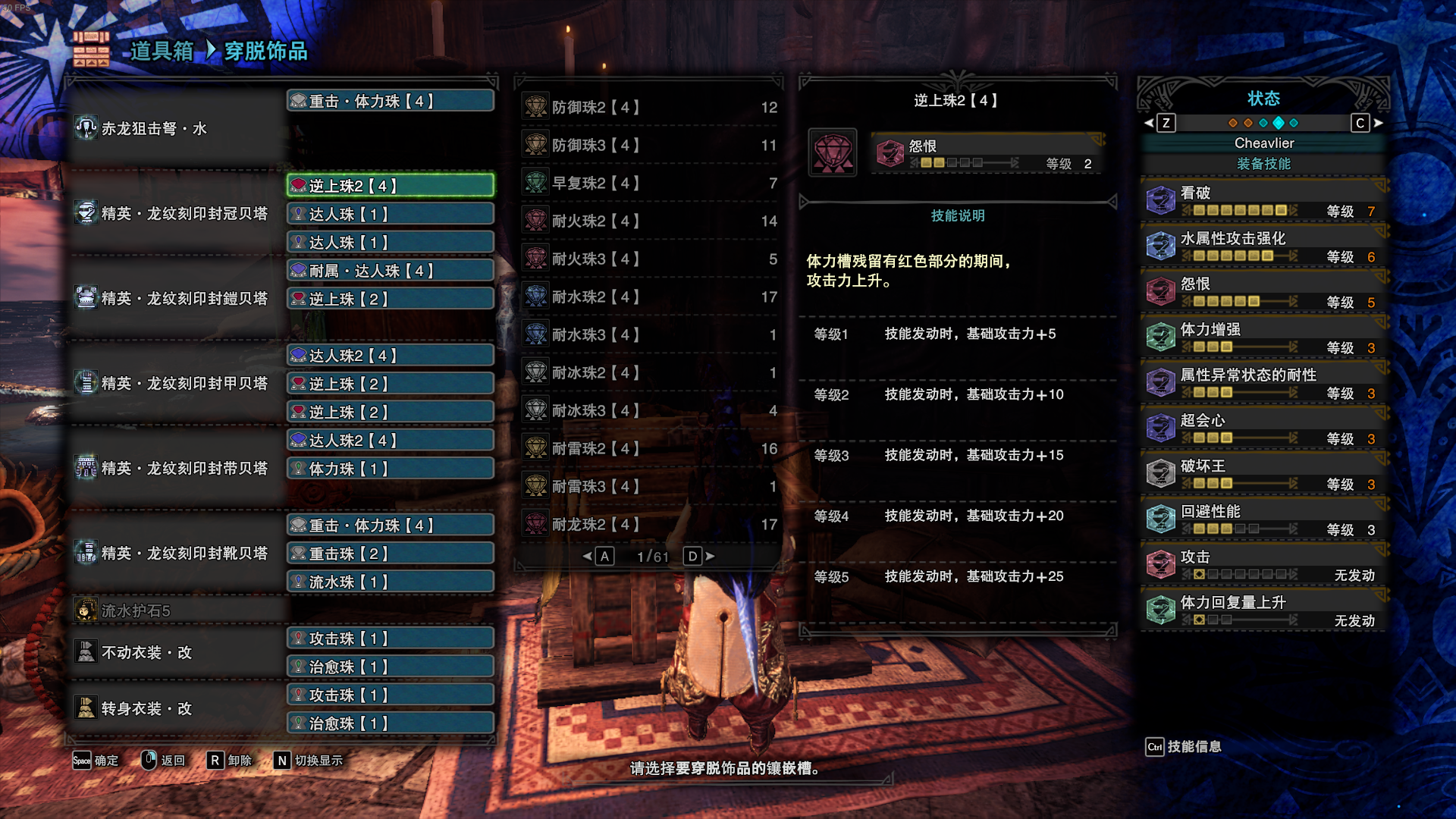Viewport: 1456px width, 819px height.
Task: Switch status panel to the next page arrow
Action: (1378, 123)
